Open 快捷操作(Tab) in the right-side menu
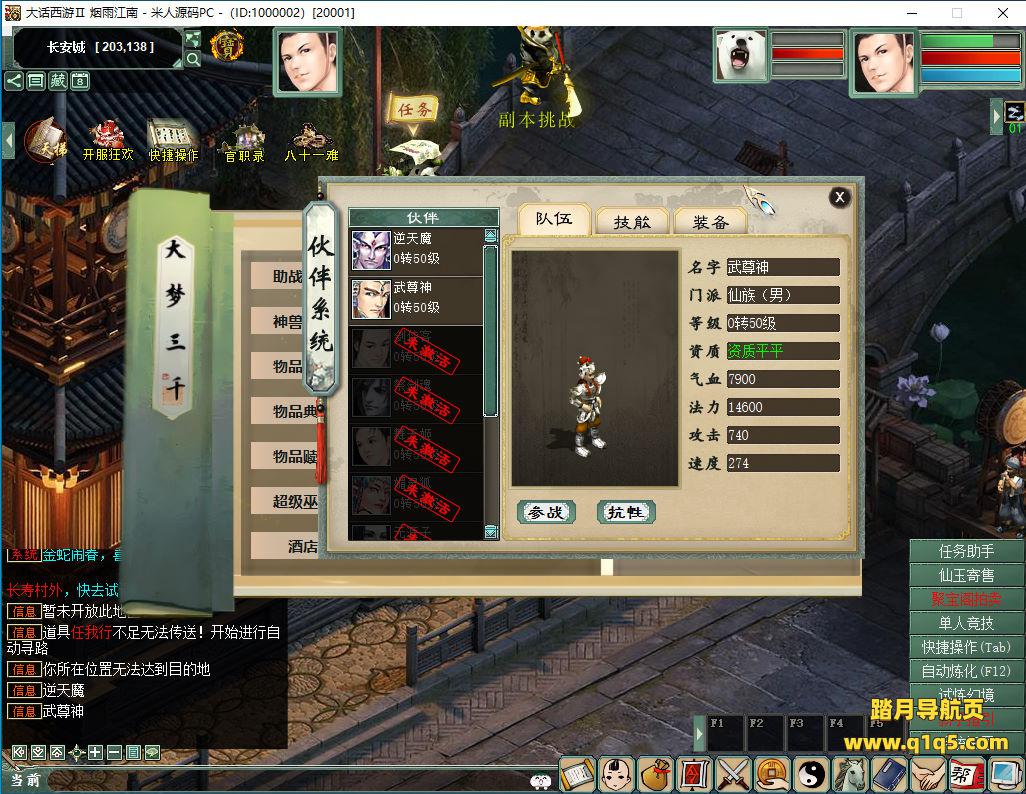The width and height of the screenshot is (1026, 794). [966, 647]
